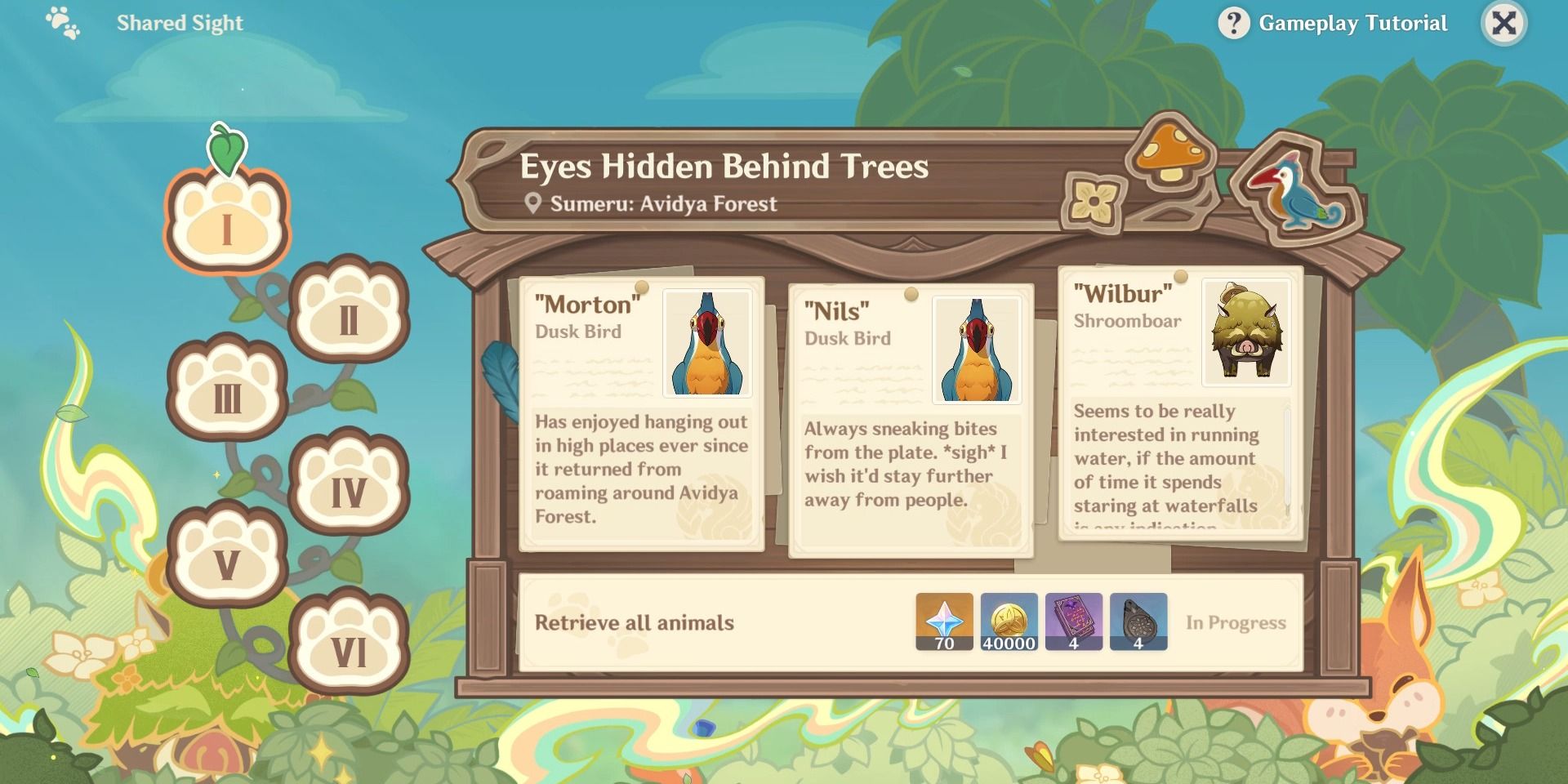This screenshot has width=1568, height=784.
Task: Click the Primogem reward icon
Action: 943,622
